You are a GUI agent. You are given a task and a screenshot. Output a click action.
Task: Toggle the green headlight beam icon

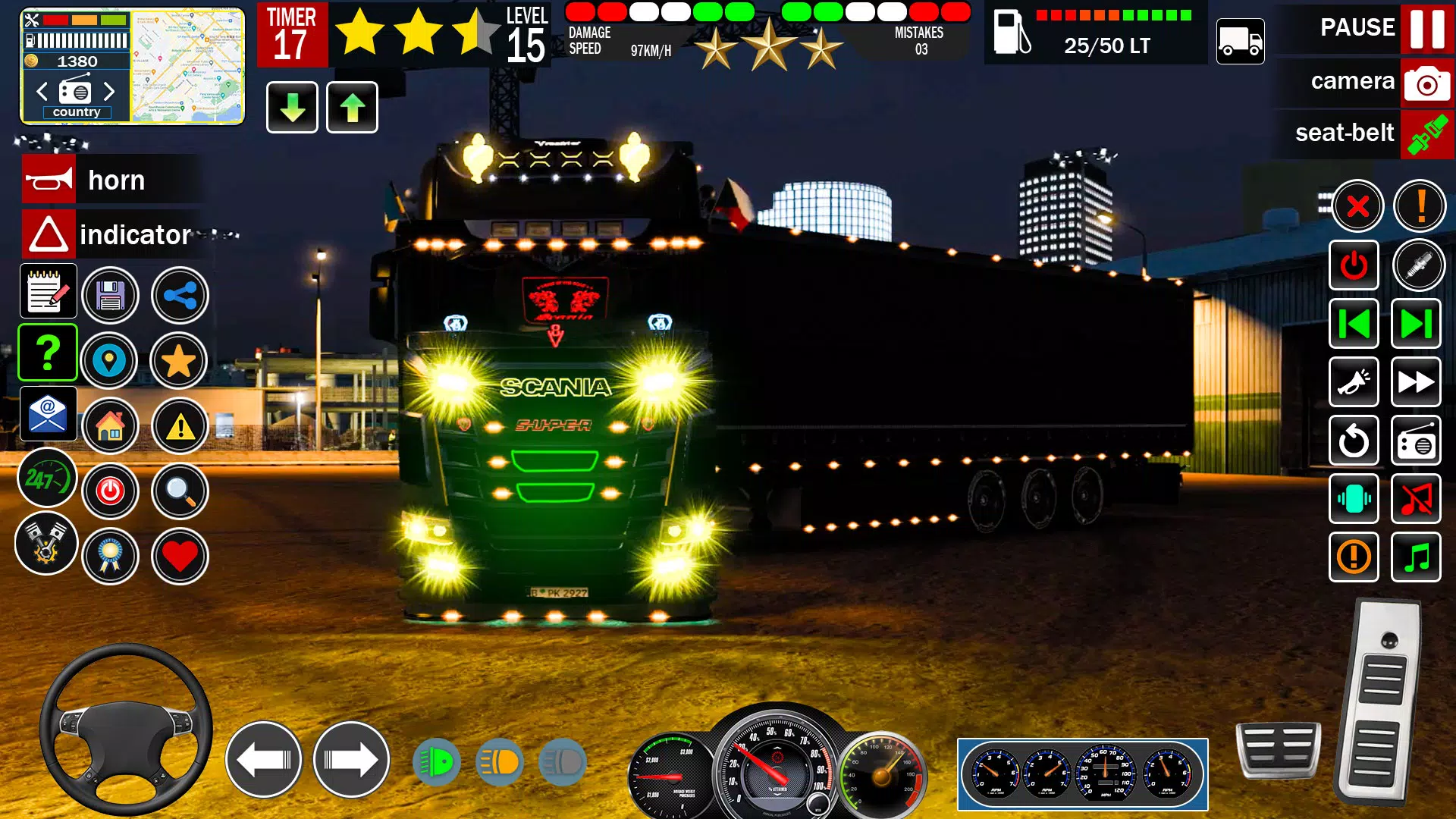pos(437,762)
